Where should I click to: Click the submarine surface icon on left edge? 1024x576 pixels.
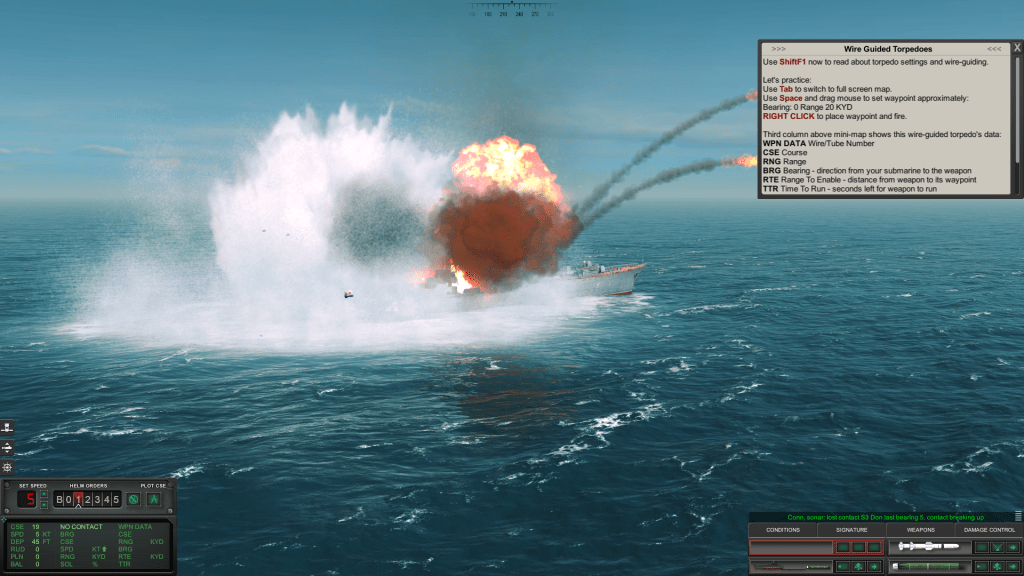[x=8, y=427]
